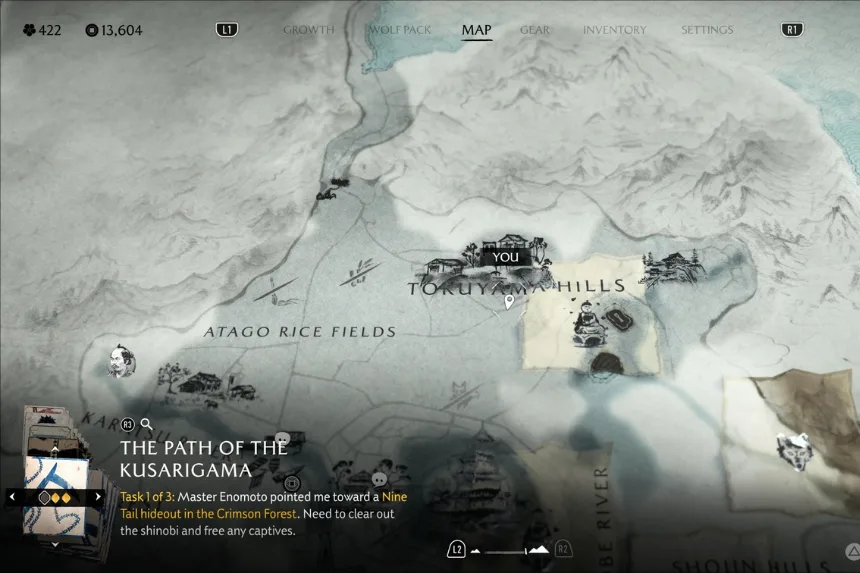This screenshot has width=860, height=573.
Task: Click the magnifying glass quest locate icon
Action: pos(147,424)
